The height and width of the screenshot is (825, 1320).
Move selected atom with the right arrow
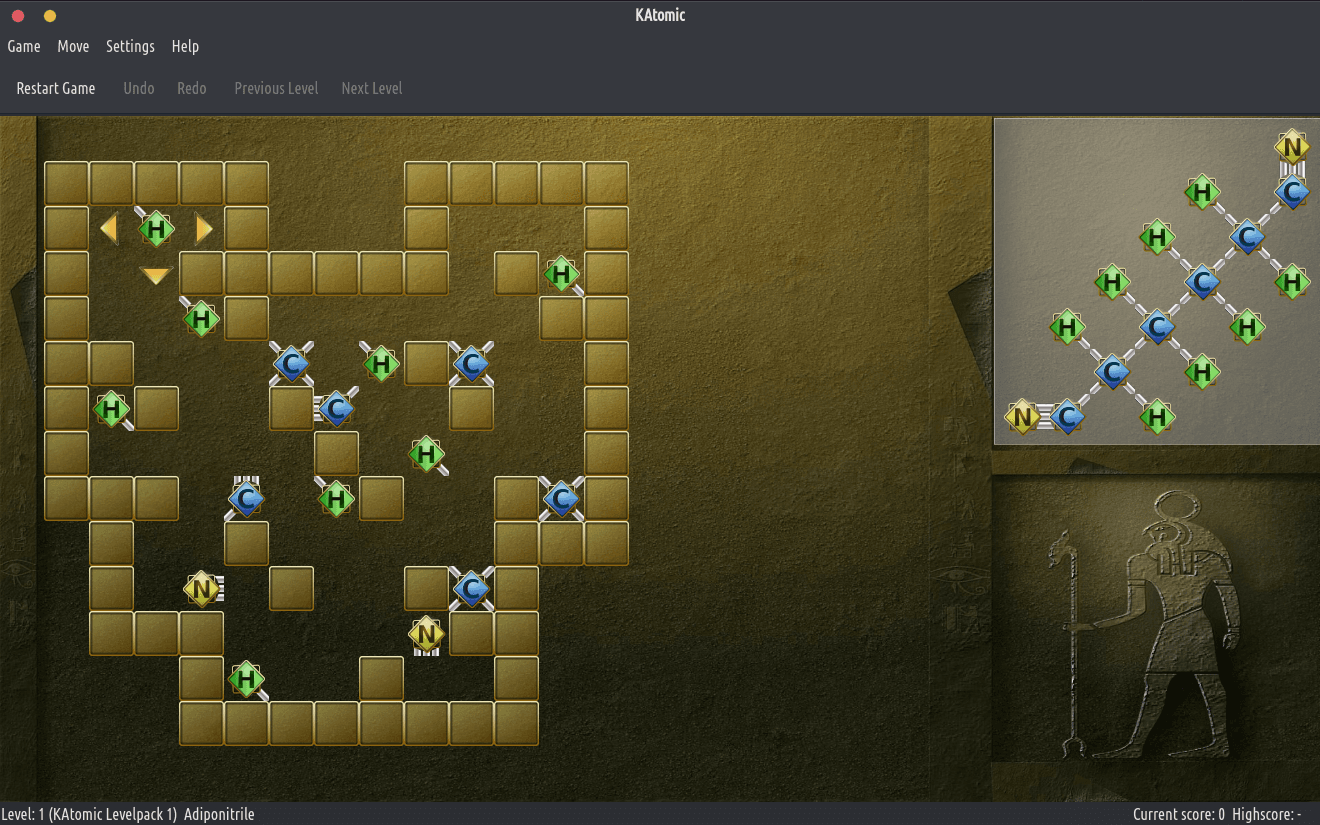(x=203, y=229)
